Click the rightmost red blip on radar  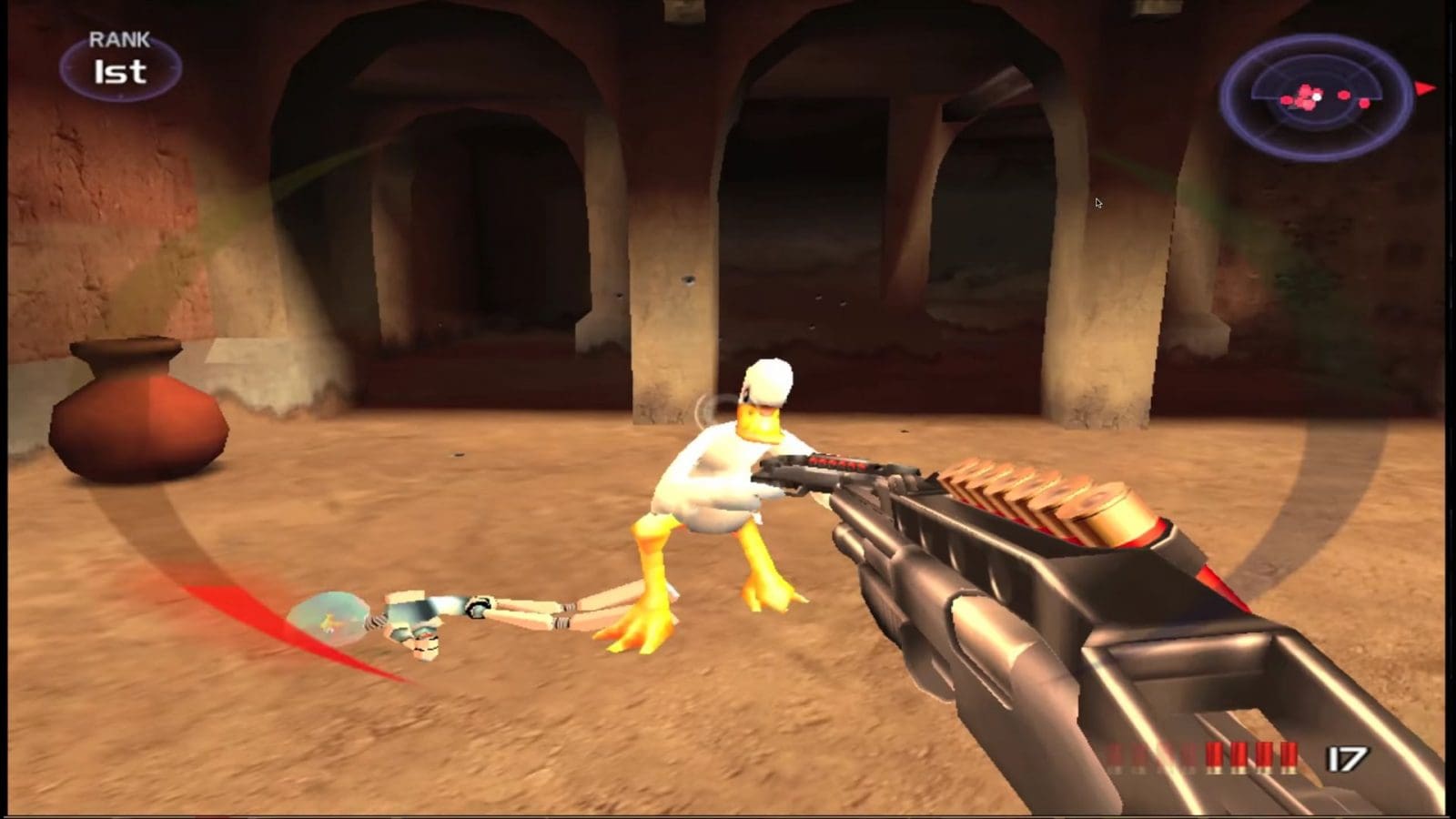pyautogui.click(x=1365, y=103)
